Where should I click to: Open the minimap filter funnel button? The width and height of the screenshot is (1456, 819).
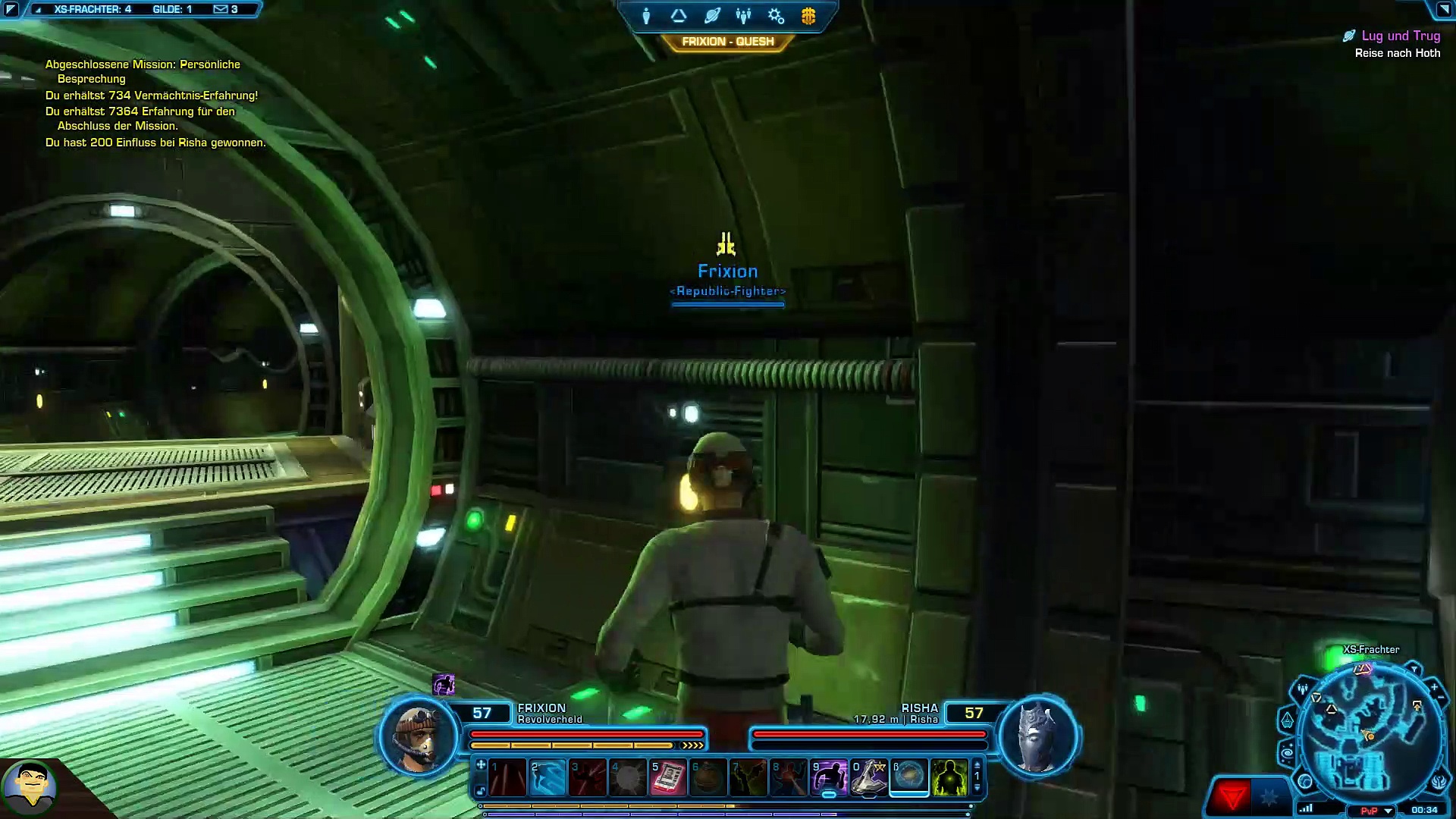[x=1414, y=670]
